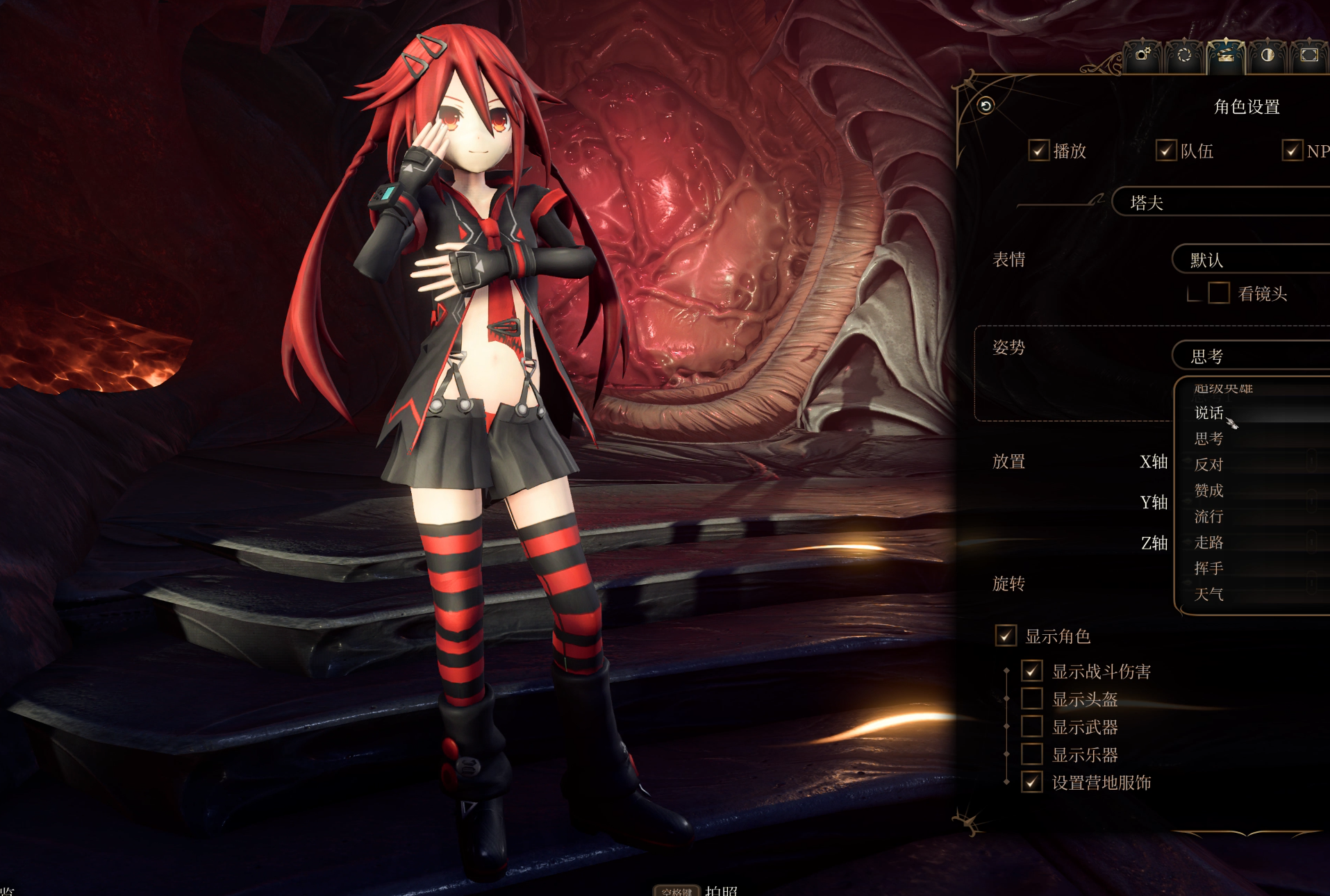This screenshot has height=896, width=1330.
Task: Select the clapperboard character settings tab
Action: [1226, 55]
